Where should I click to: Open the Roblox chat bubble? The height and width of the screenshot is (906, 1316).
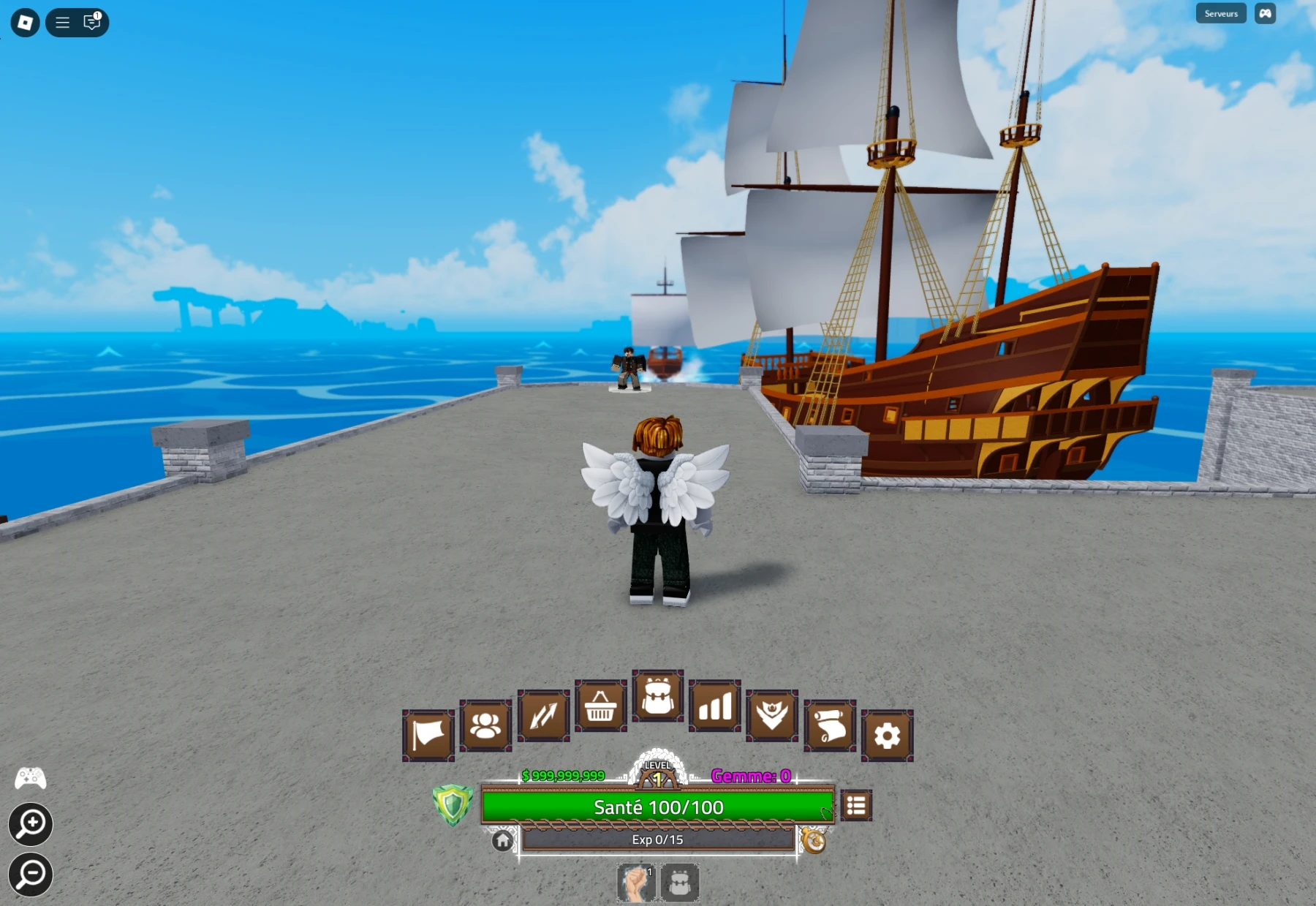coord(91,22)
